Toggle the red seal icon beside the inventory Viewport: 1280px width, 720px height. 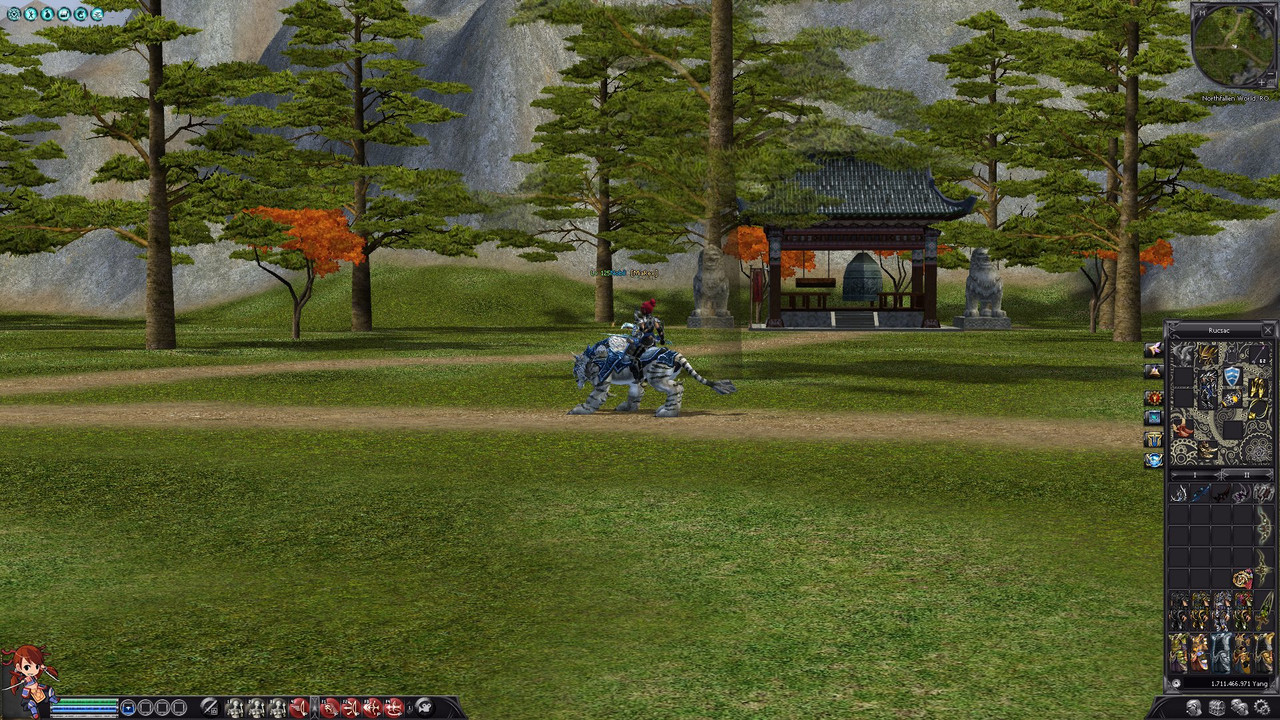[x=1153, y=397]
